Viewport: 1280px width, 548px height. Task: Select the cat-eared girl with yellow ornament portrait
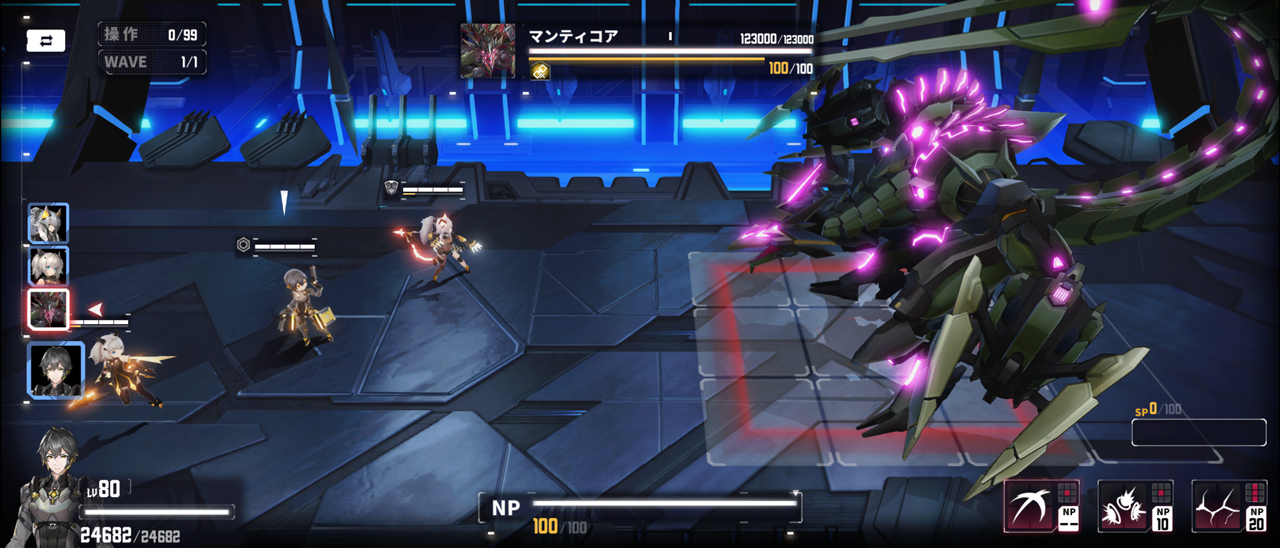[48, 224]
